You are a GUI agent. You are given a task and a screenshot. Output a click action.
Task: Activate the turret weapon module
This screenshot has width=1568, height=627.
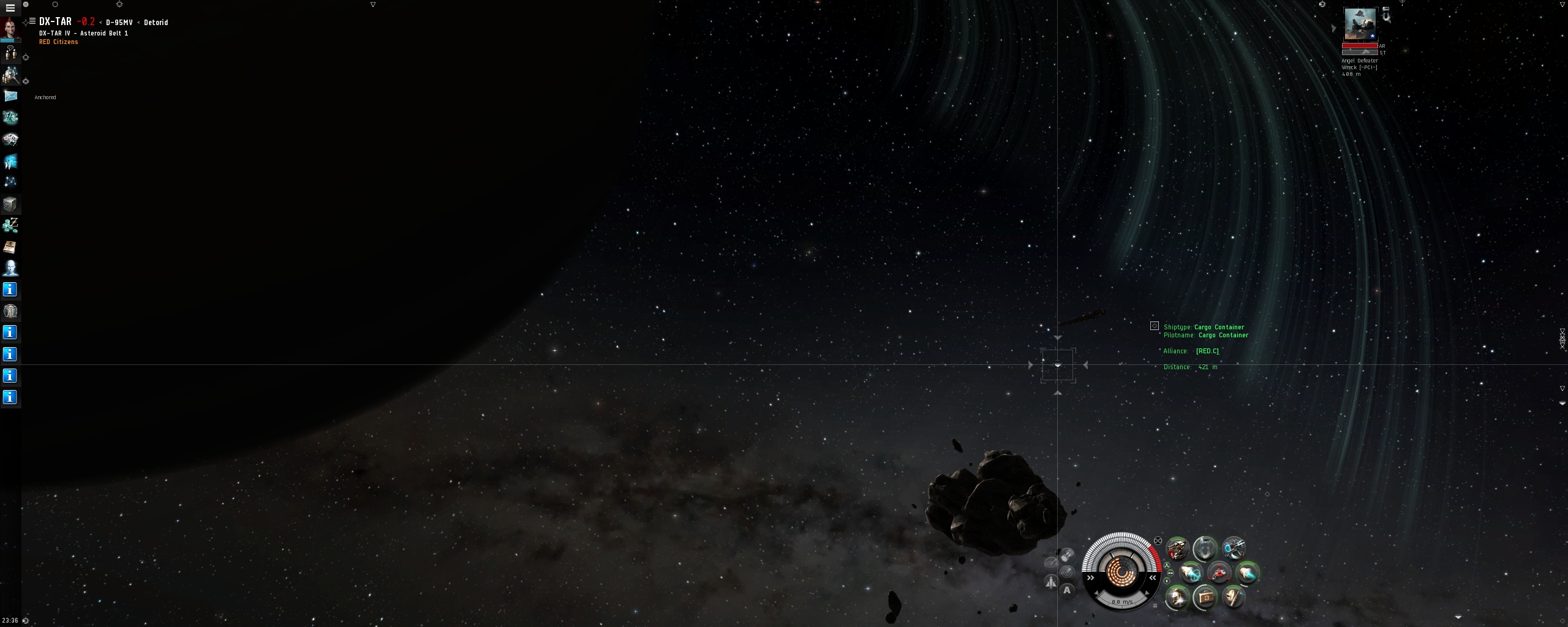click(x=1177, y=549)
